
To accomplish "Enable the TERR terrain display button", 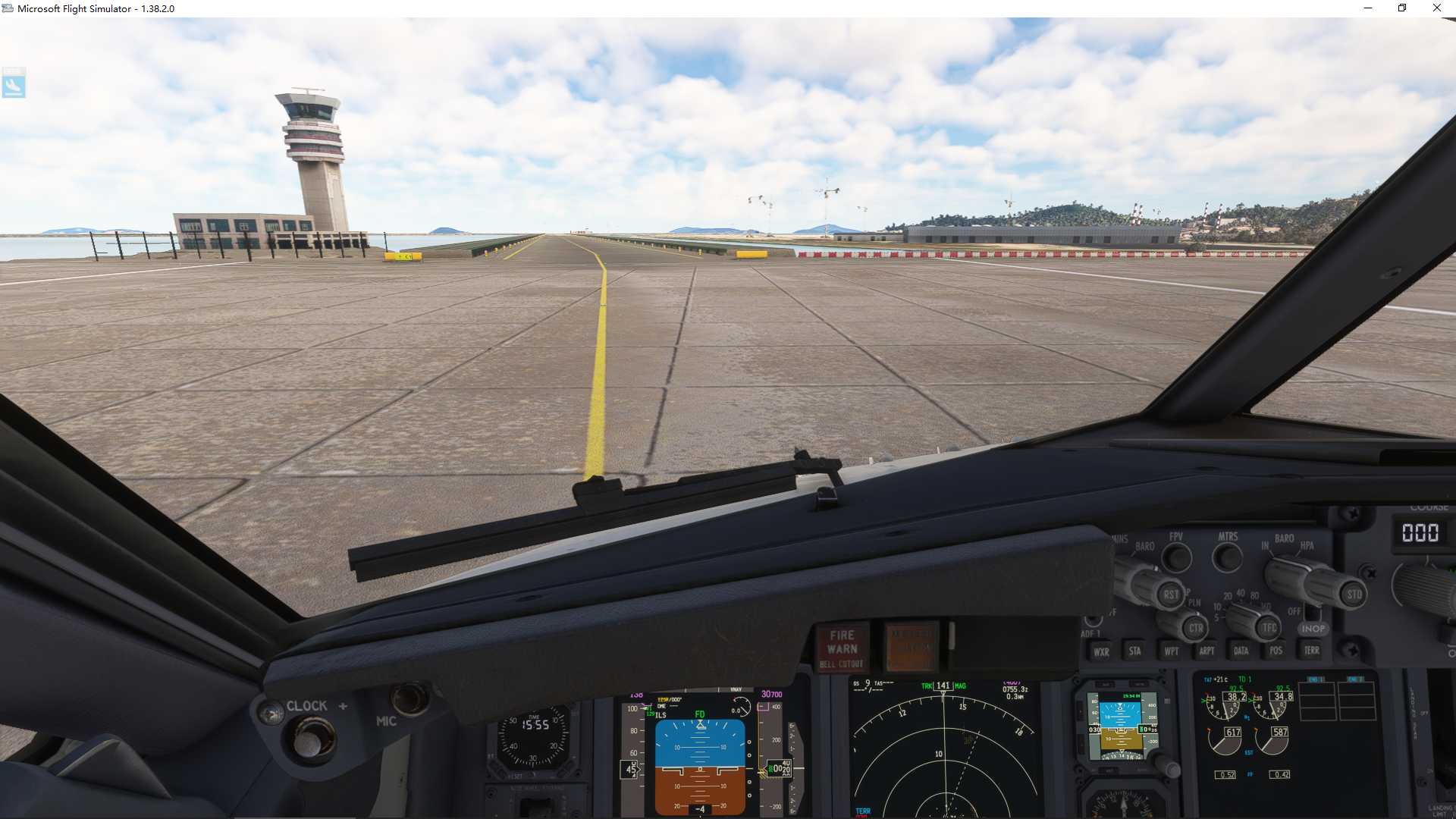I will tap(1313, 651).
